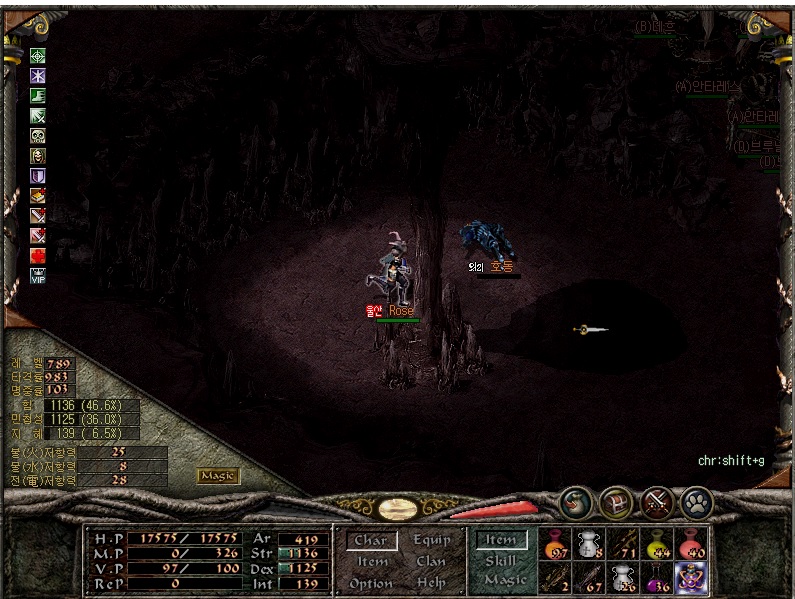
Task: Click the paw print round button
Action: point(695,500)
